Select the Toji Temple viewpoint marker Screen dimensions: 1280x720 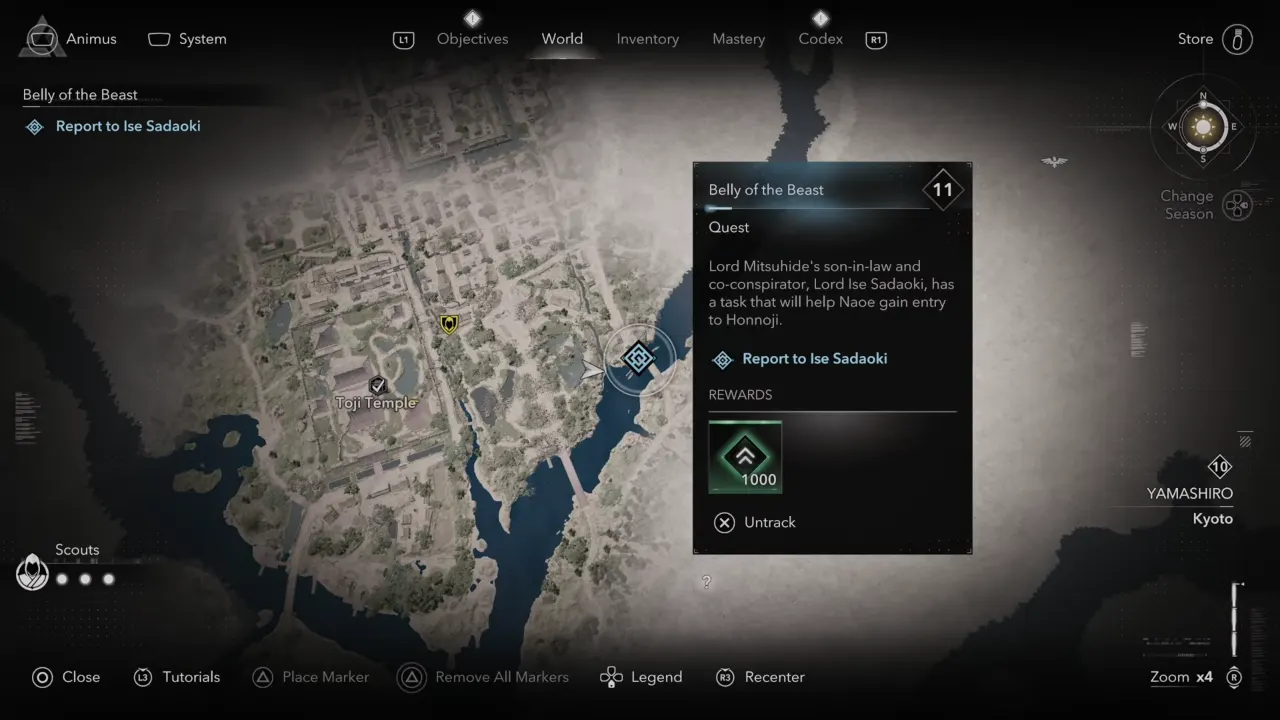coord(378,385)
